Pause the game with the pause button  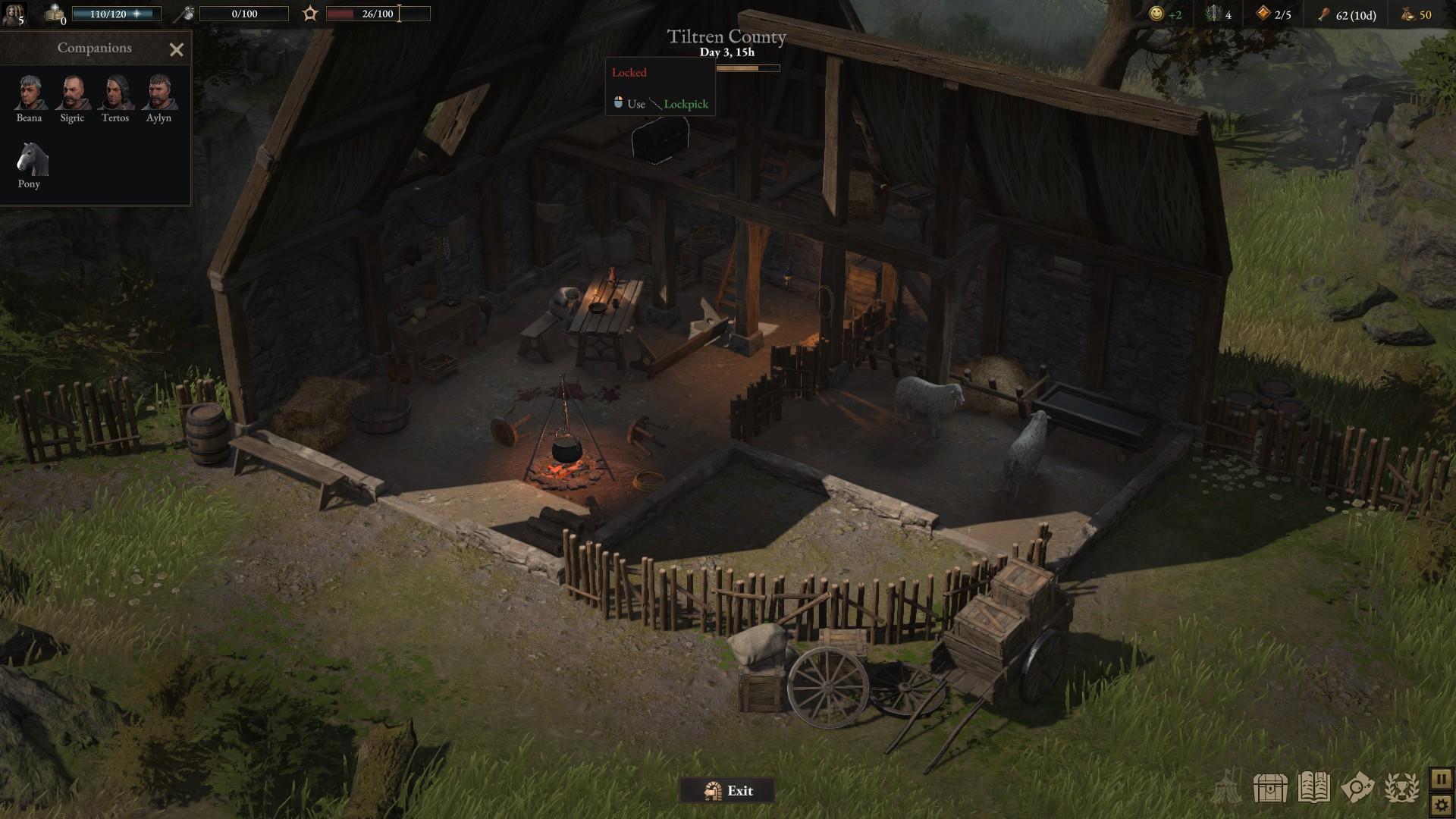coord(1441,779)
